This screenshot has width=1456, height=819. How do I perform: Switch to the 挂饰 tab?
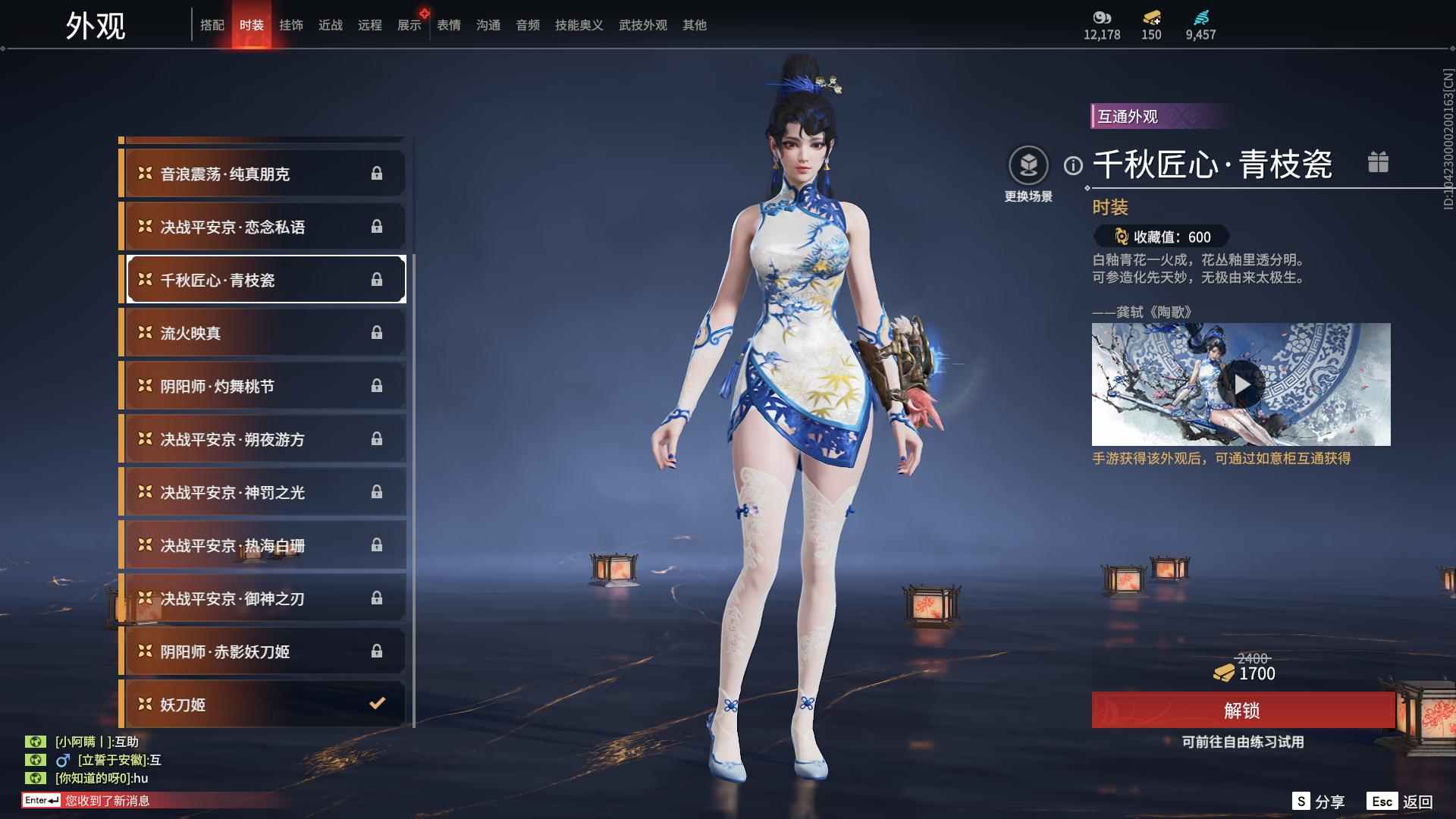(x=292, y=24)
